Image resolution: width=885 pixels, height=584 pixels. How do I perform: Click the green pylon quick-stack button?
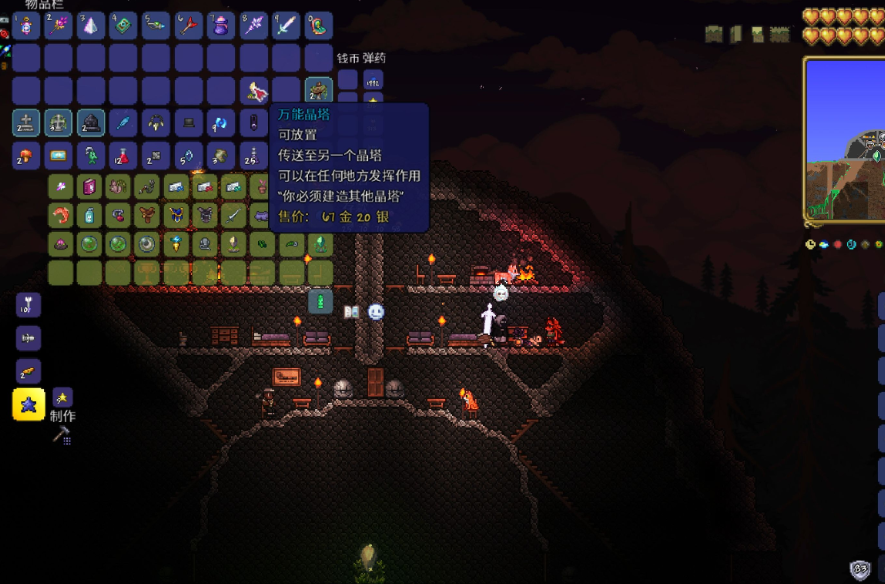point(320,300)
